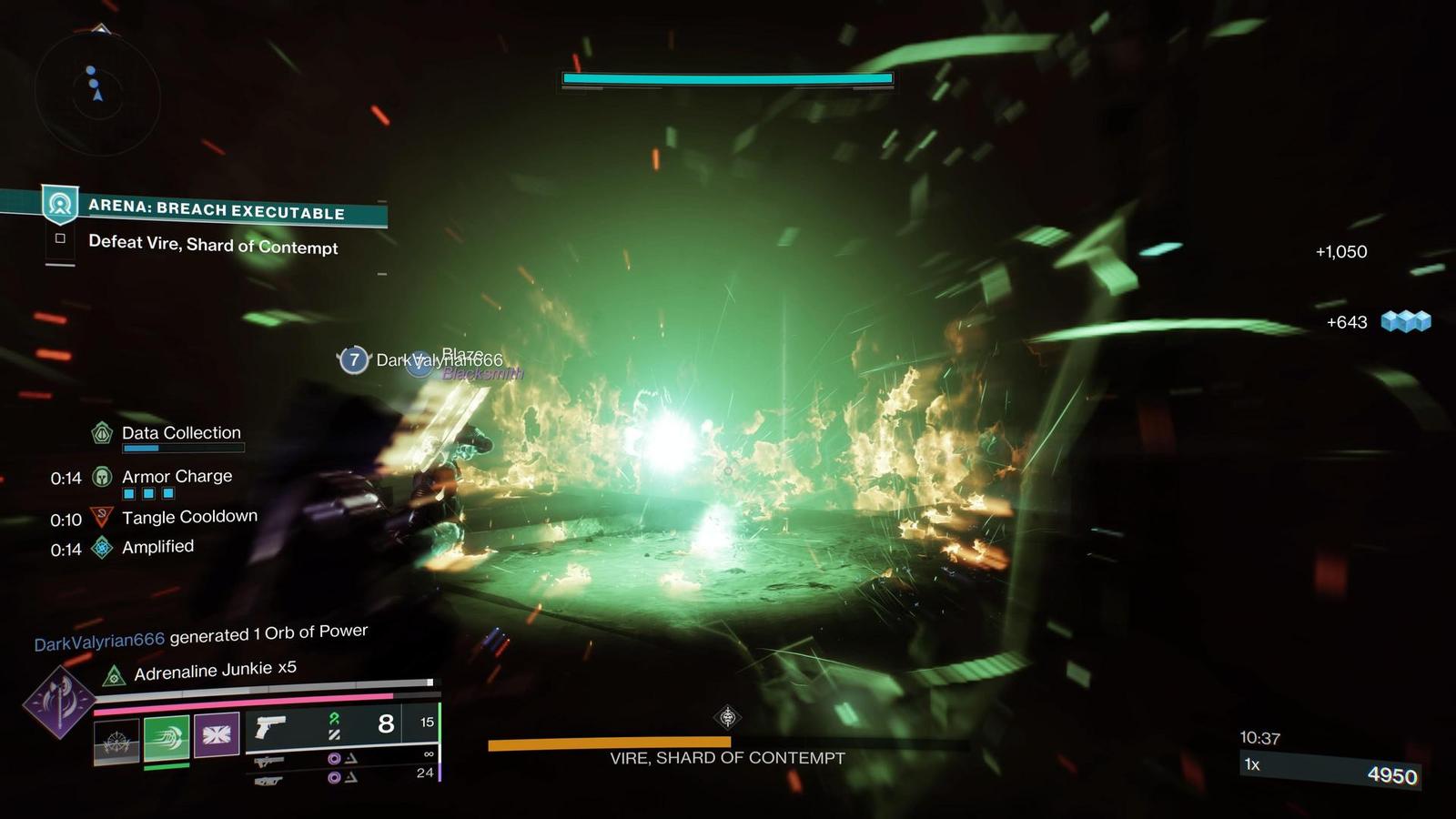Select the Arena: Breach Executable objective header
Image resolution: width=1456 pixels, height=819 pixels.
(216, 208)
